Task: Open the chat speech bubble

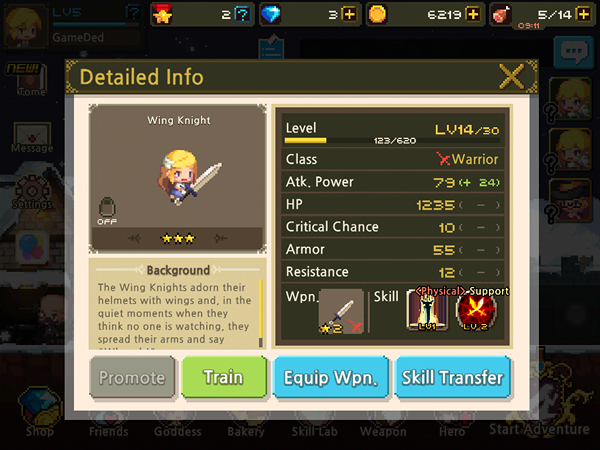Action: [573, 52]
